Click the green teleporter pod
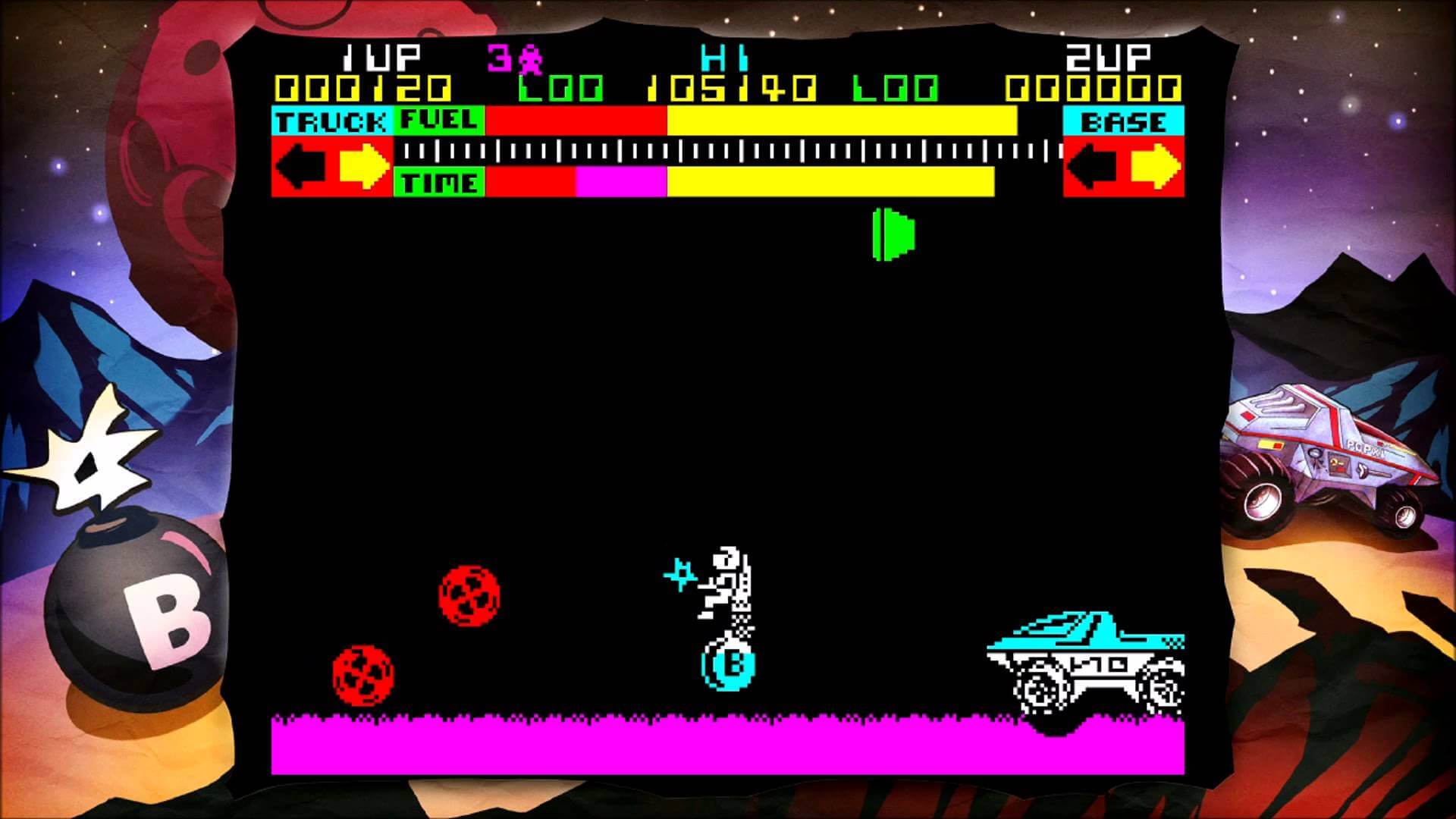This screenshot has width=1456, height=819. point(895,235)
